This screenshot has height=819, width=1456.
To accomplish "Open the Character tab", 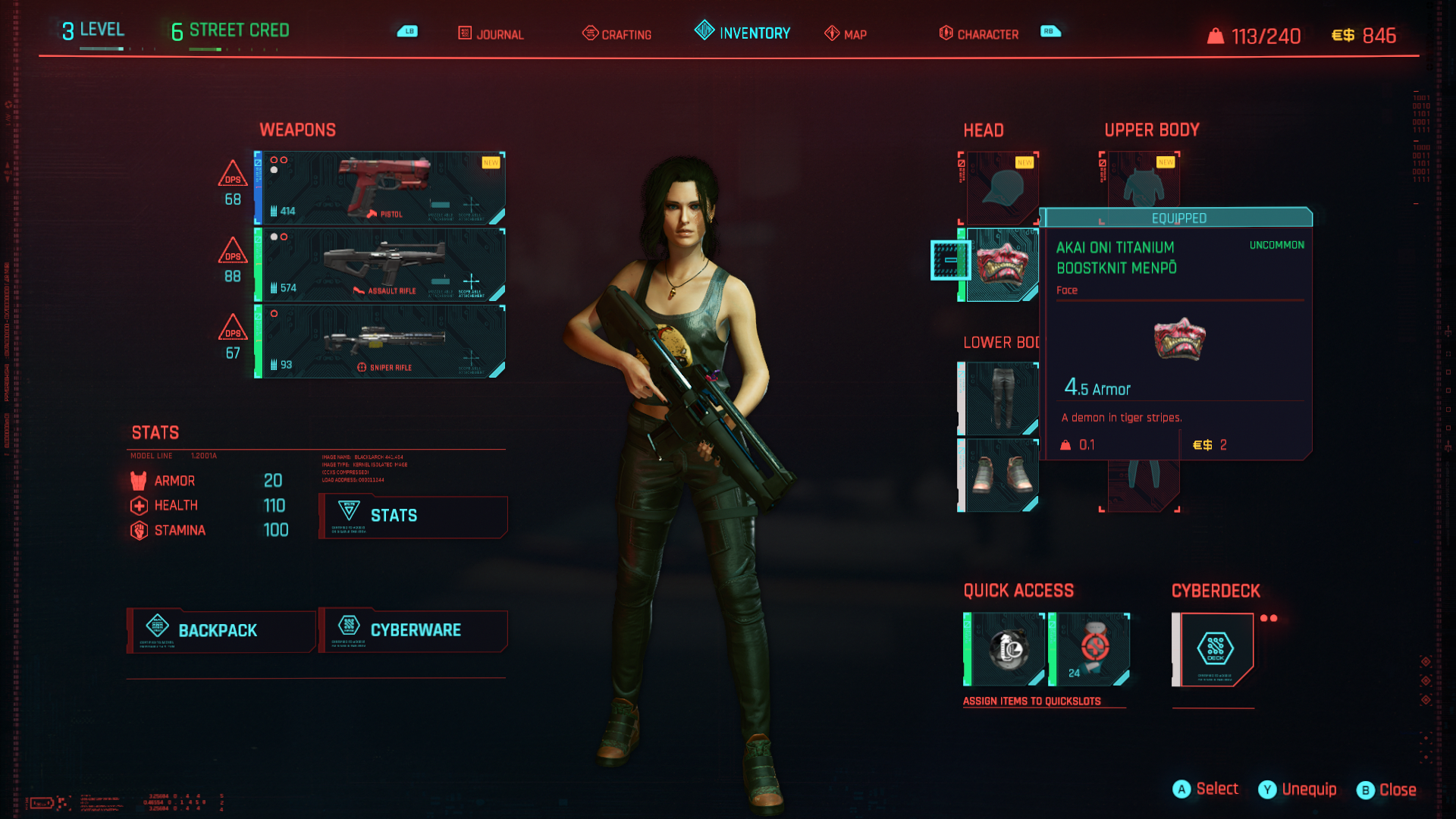I will coord(979,34).
